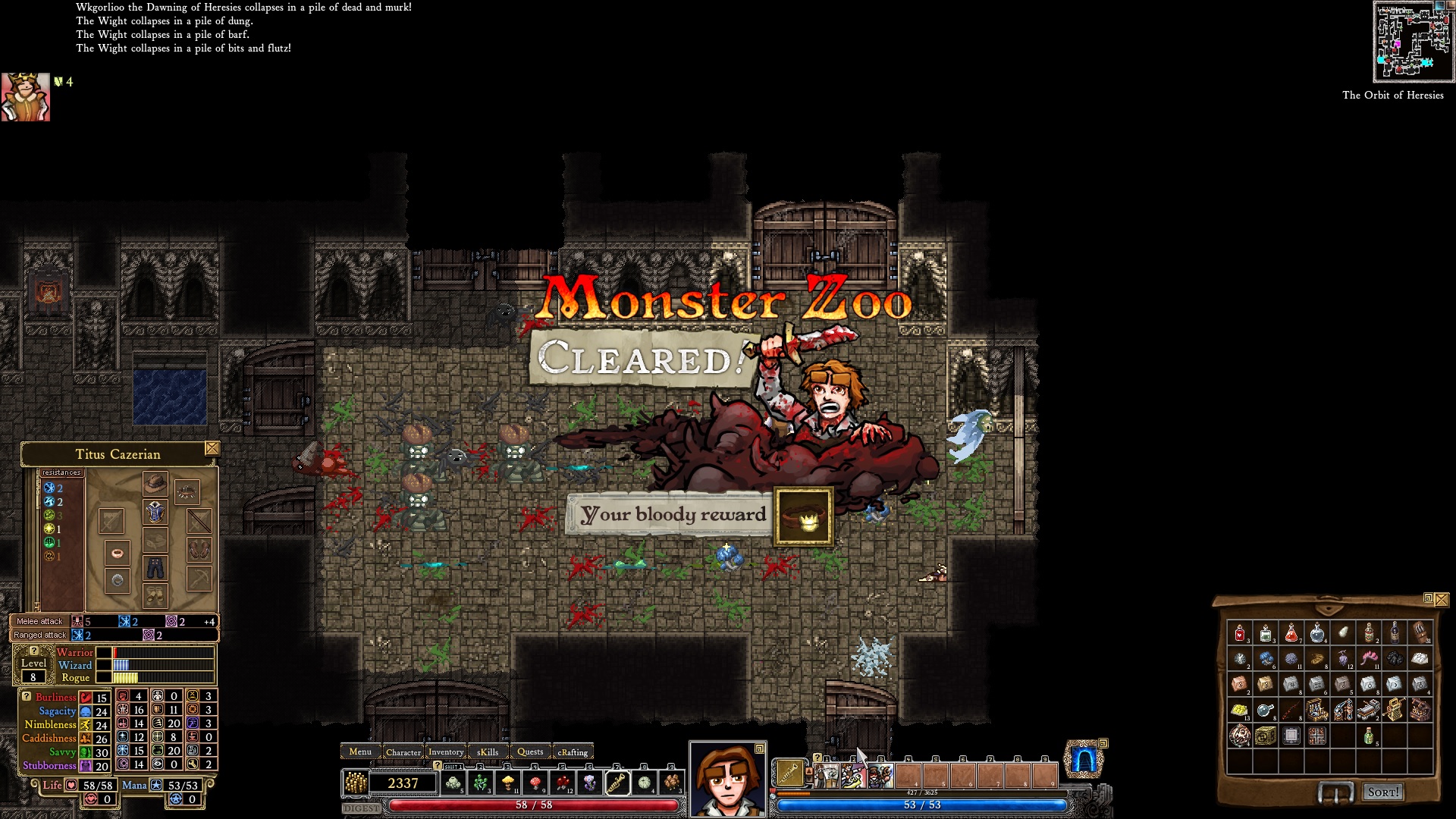The height and width of the screenshot is (819, 1456).
Task: Open the Quests log
Action: tap(530, 752)
